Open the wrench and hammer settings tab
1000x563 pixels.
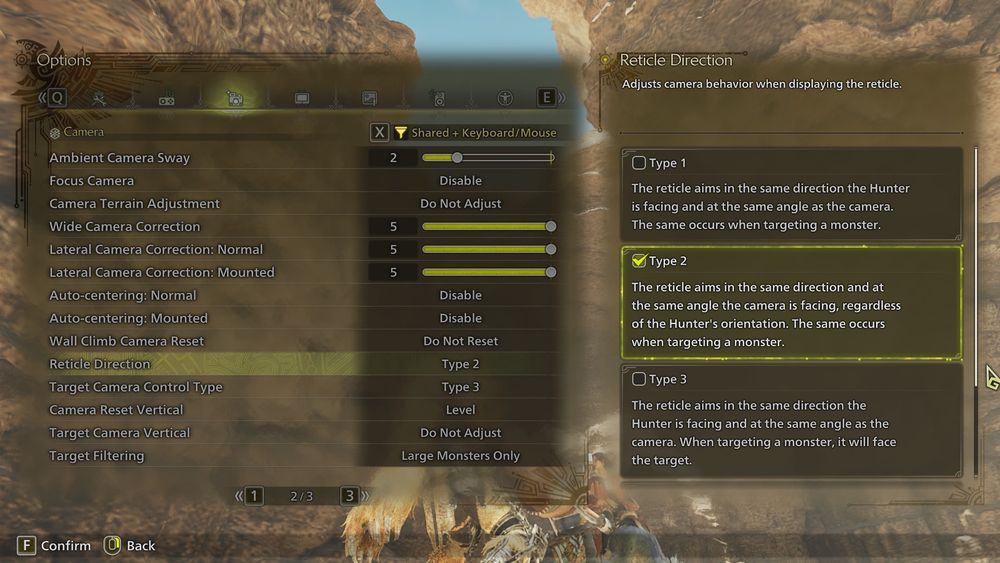99,98
